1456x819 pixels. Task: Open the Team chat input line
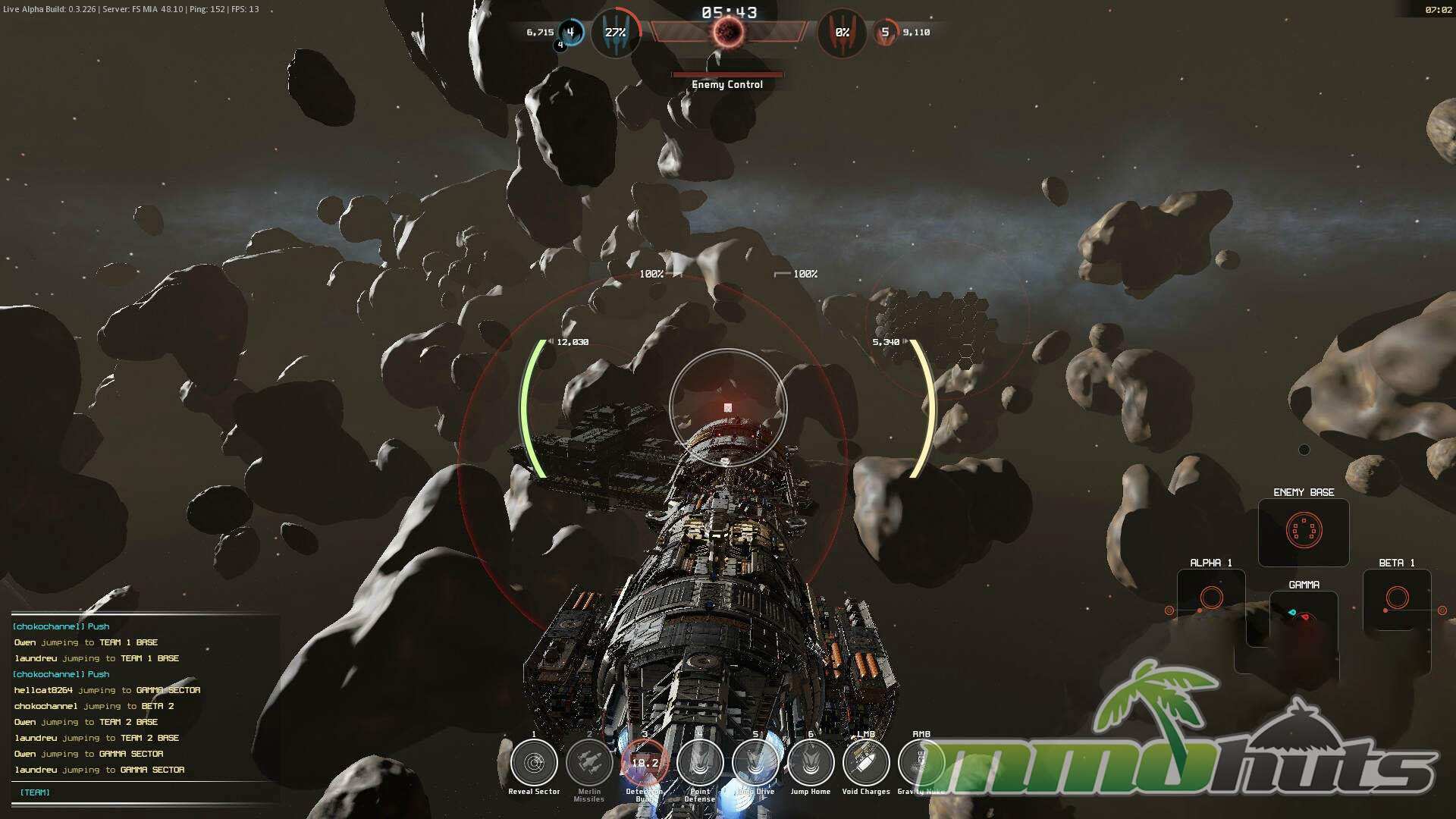point(144,792)
